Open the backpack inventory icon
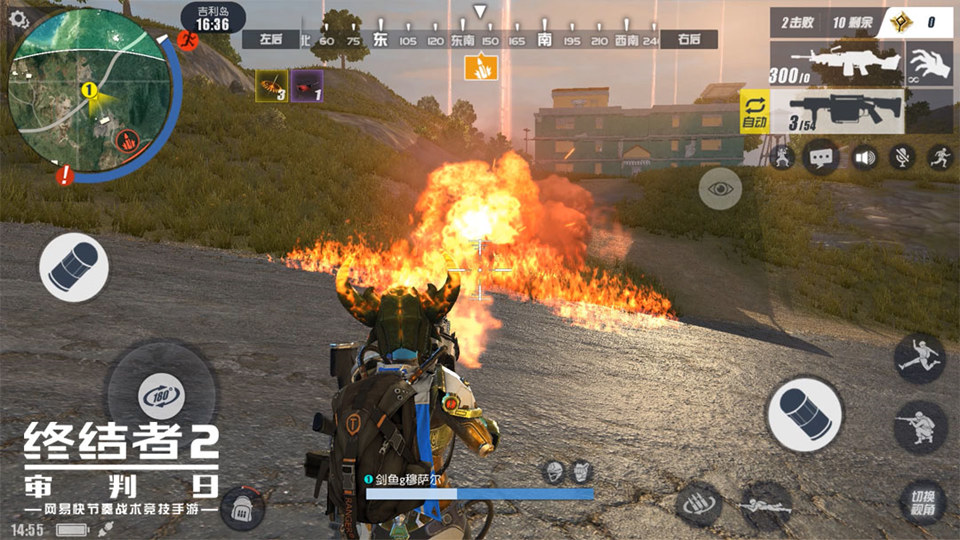960x540 pixels. 242,510
